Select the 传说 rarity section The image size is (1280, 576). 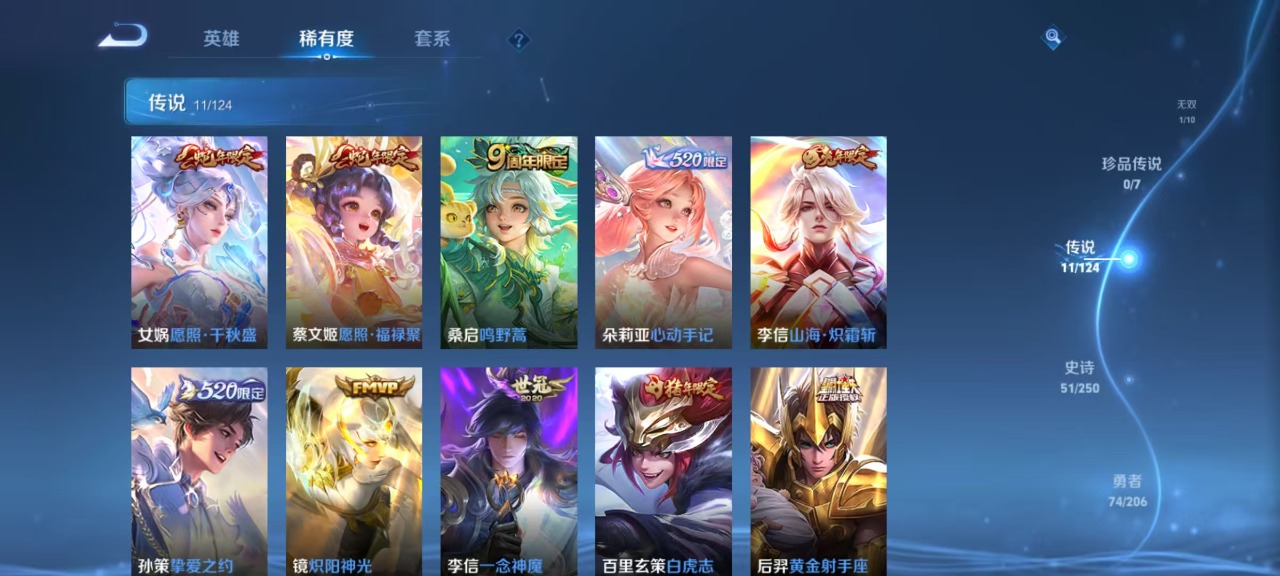[1080, 255]
